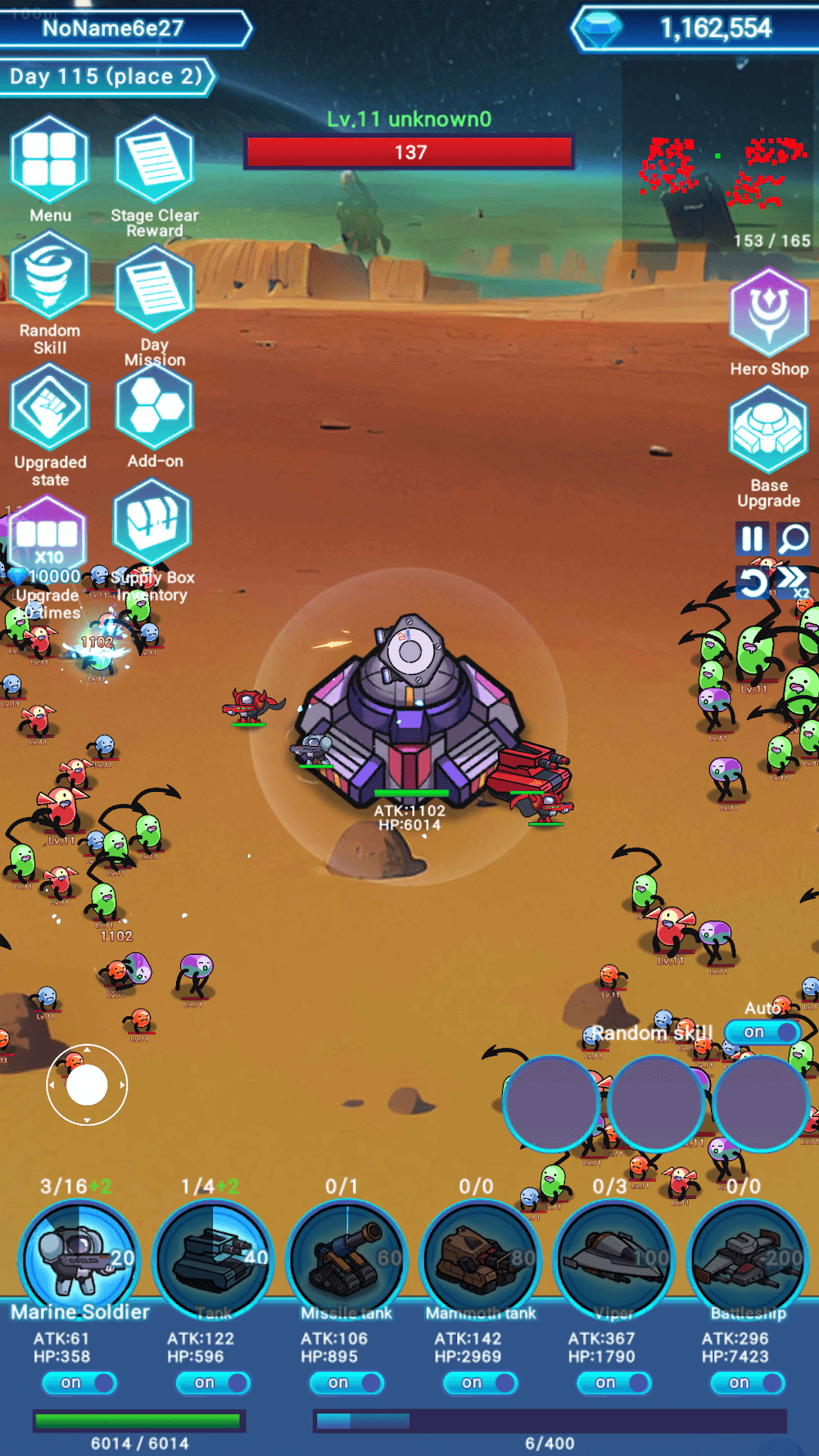
Task: Open the Supply Box Inventory
Action: tap(152, 524)
